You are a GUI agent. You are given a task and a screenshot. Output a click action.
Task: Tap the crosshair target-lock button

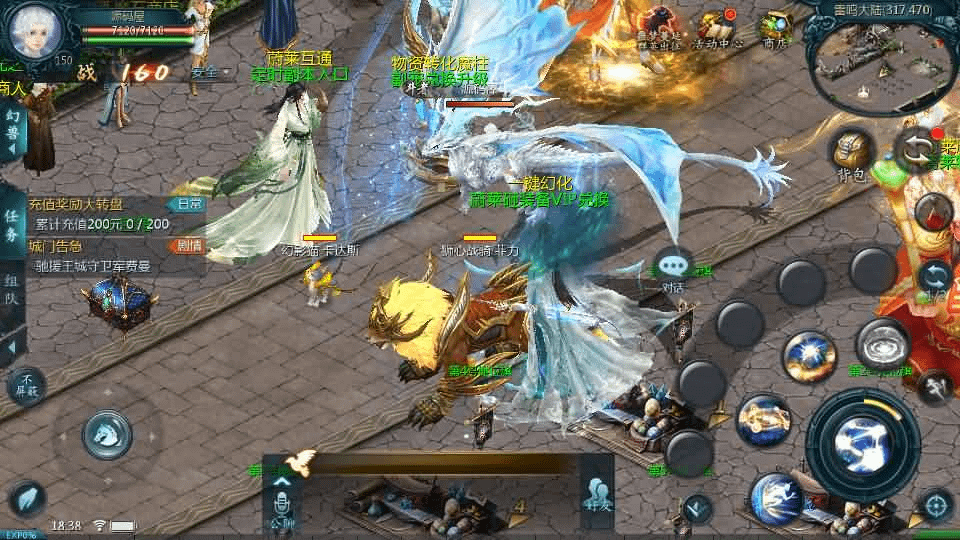[x=936, y=505]
